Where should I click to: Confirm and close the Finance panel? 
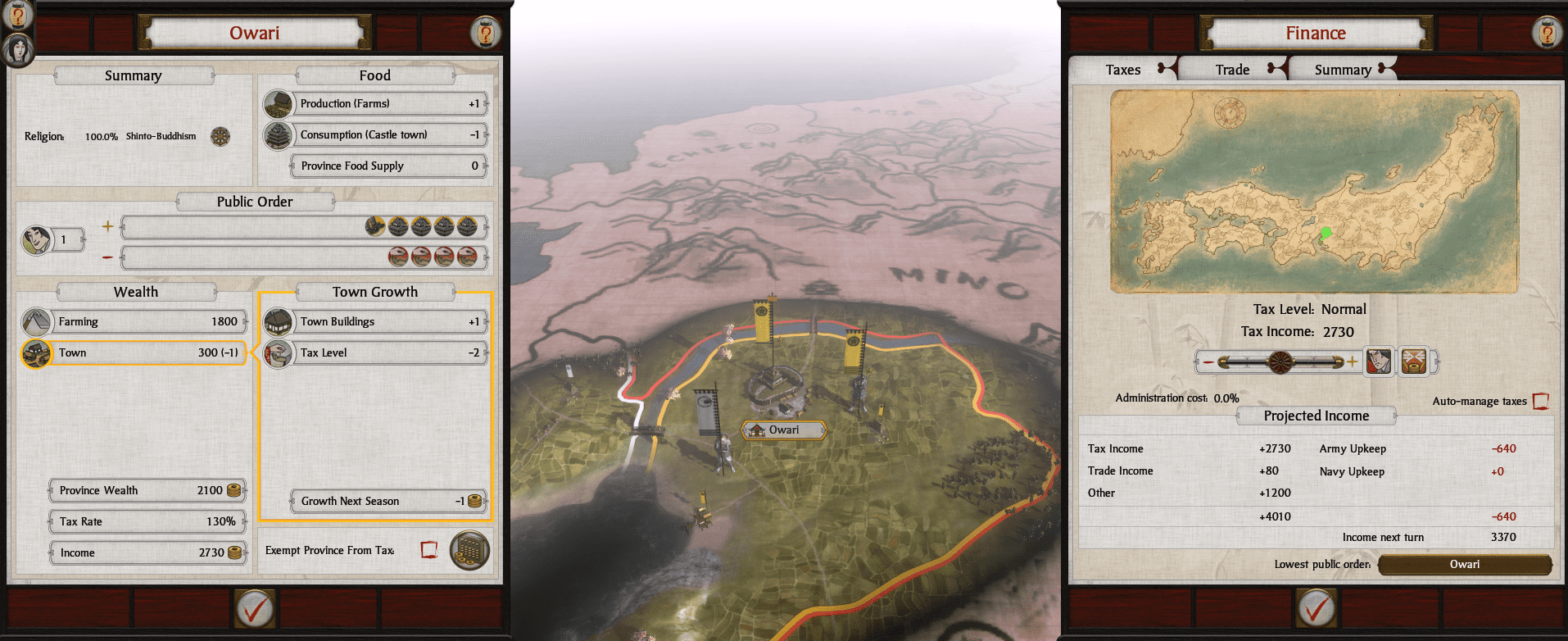tap(1316, 608)
